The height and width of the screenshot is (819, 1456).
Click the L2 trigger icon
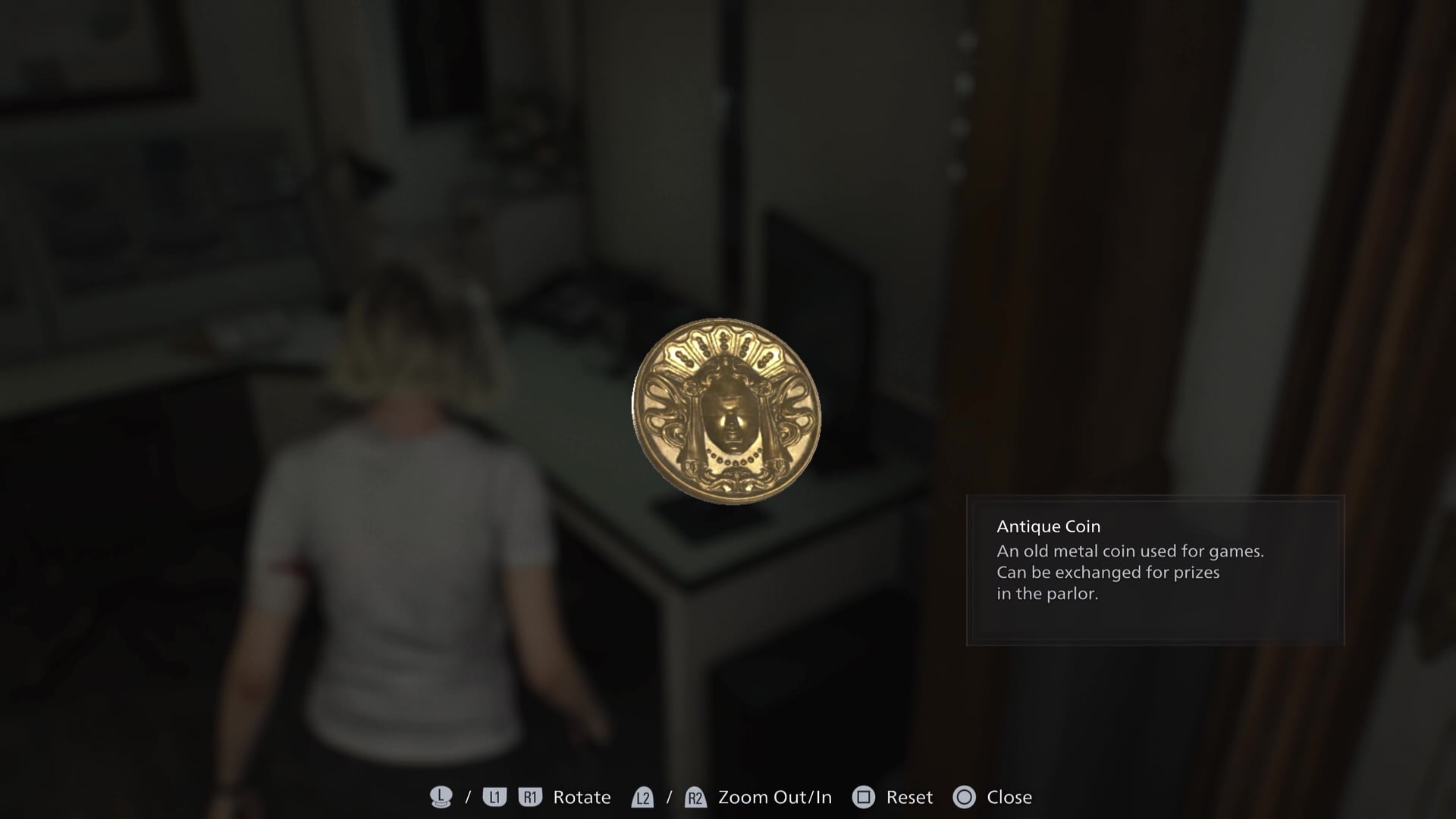(x=643, y=797)
